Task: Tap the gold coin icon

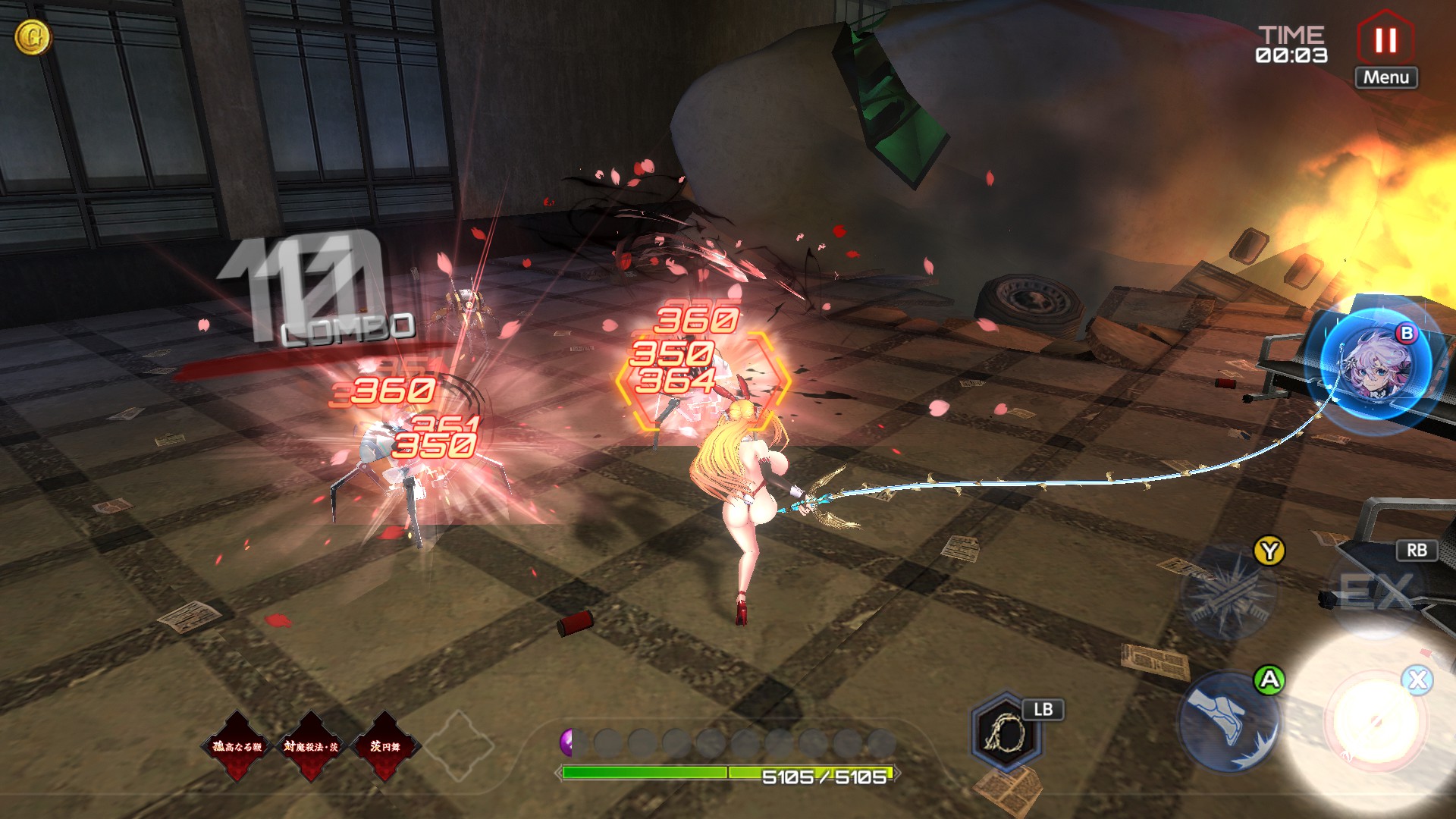Action: 33,36
